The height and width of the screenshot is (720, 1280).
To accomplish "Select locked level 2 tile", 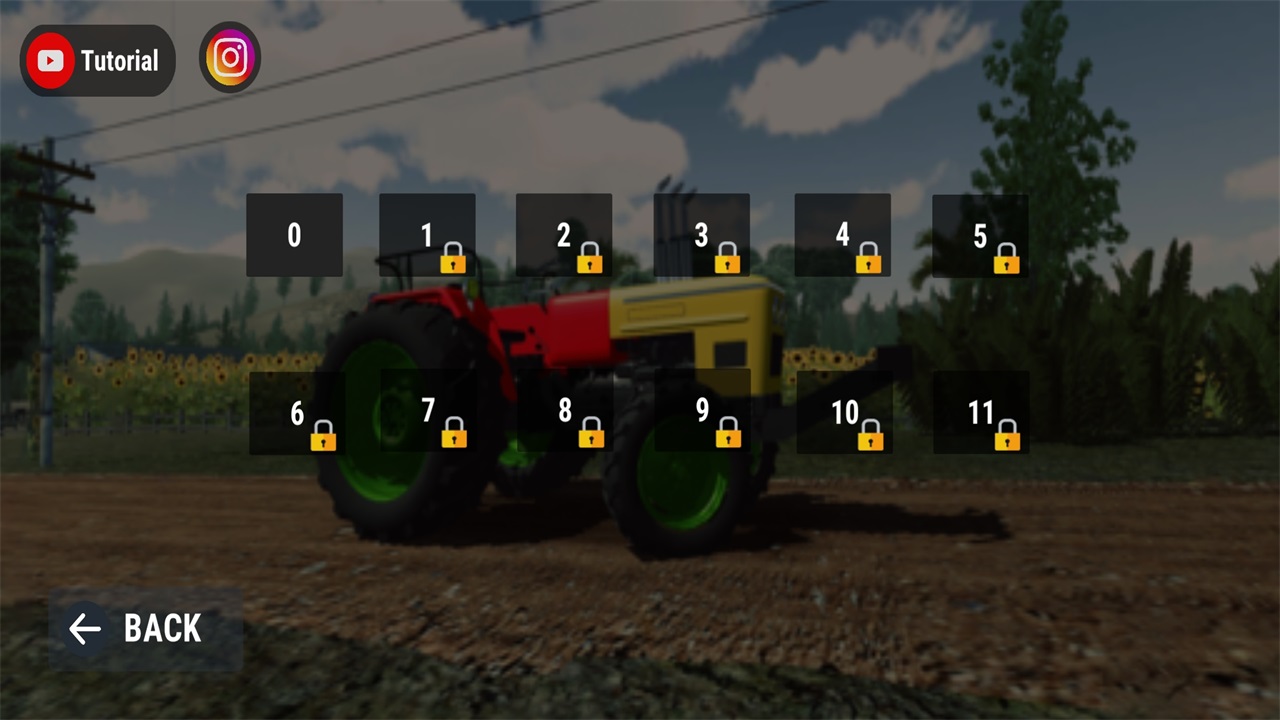I will [564, 235].
